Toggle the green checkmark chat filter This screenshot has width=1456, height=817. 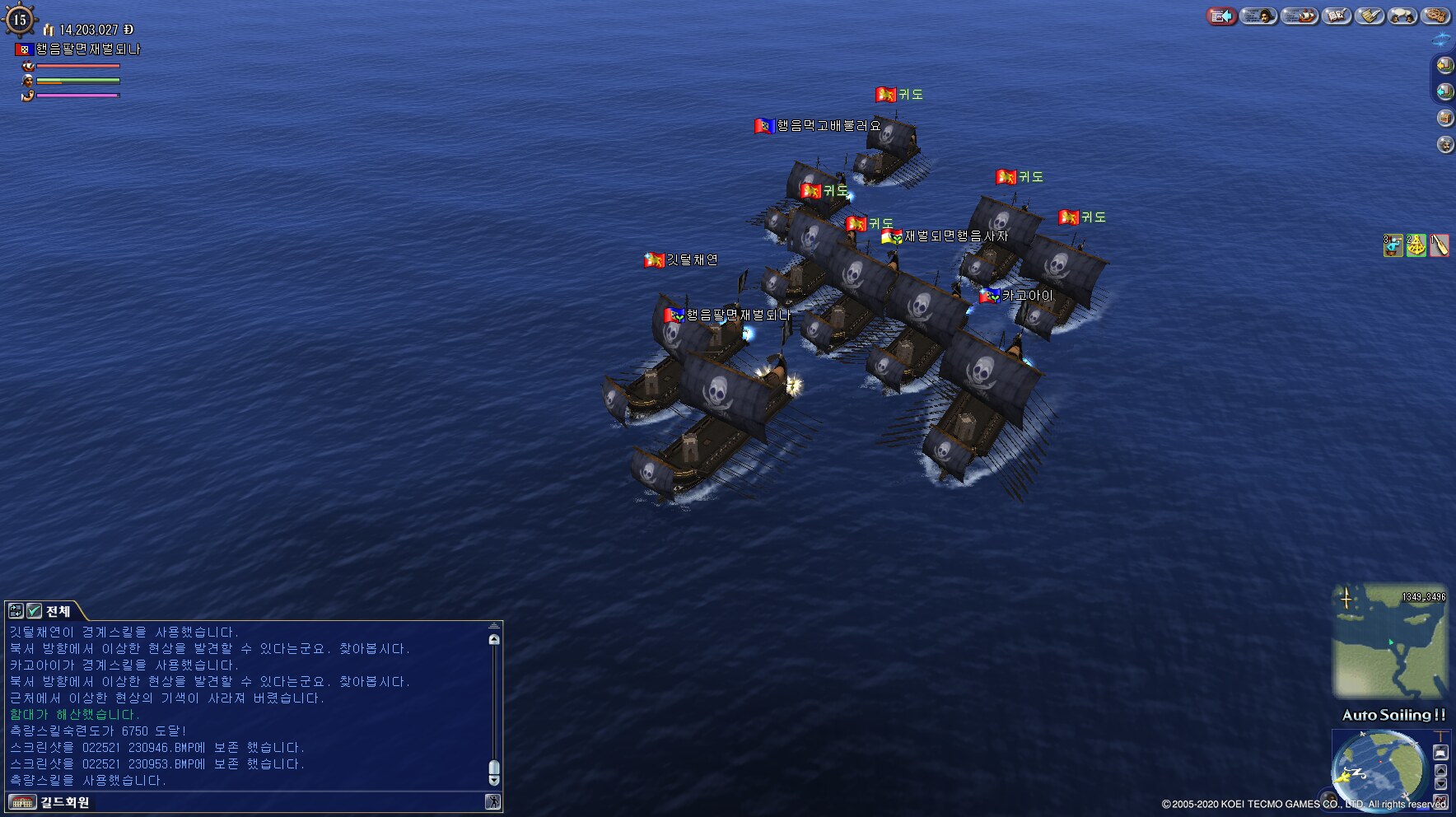pyautogui.click(x=34, y=610)
